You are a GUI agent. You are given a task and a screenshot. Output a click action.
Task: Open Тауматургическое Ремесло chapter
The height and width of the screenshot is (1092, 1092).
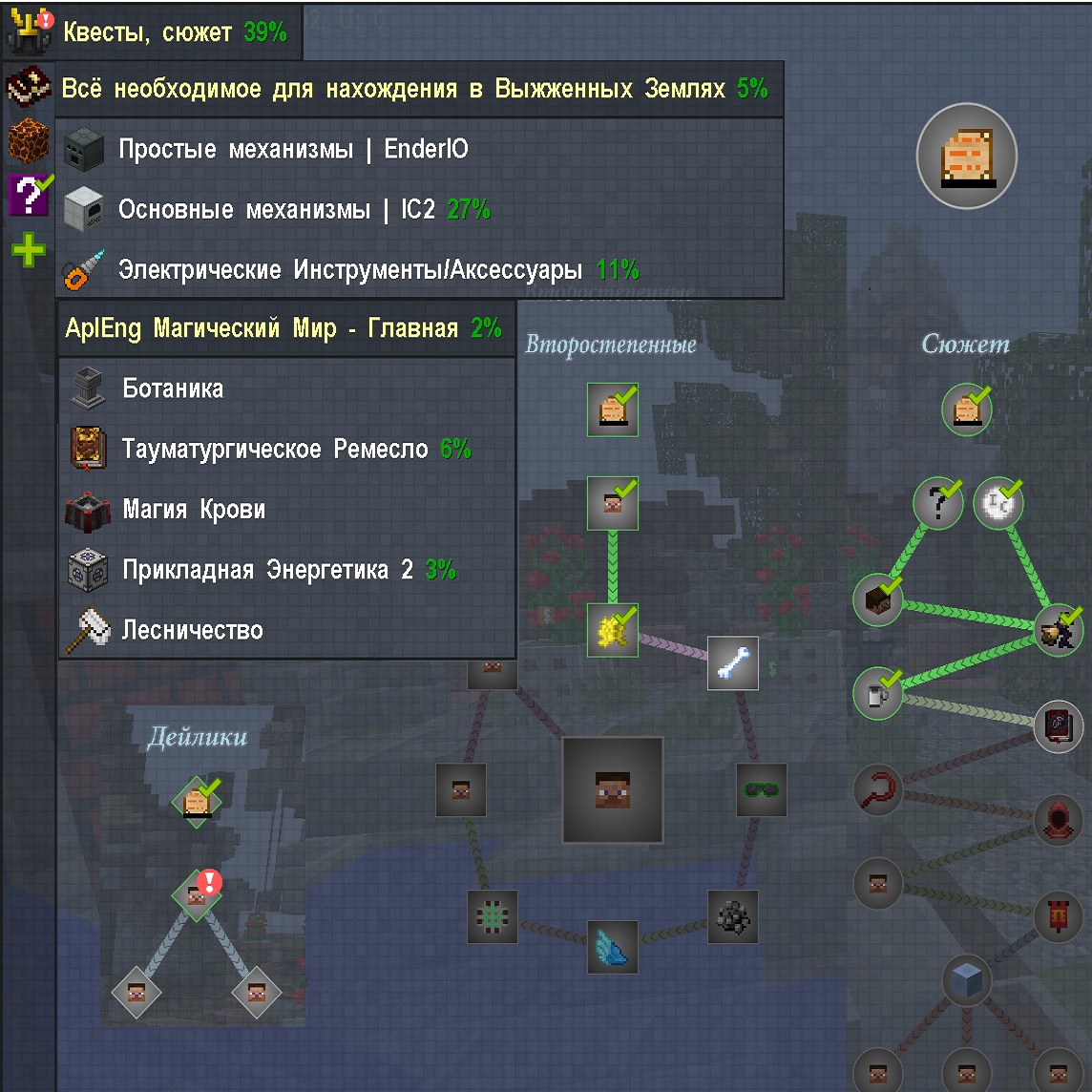point(274,450)
